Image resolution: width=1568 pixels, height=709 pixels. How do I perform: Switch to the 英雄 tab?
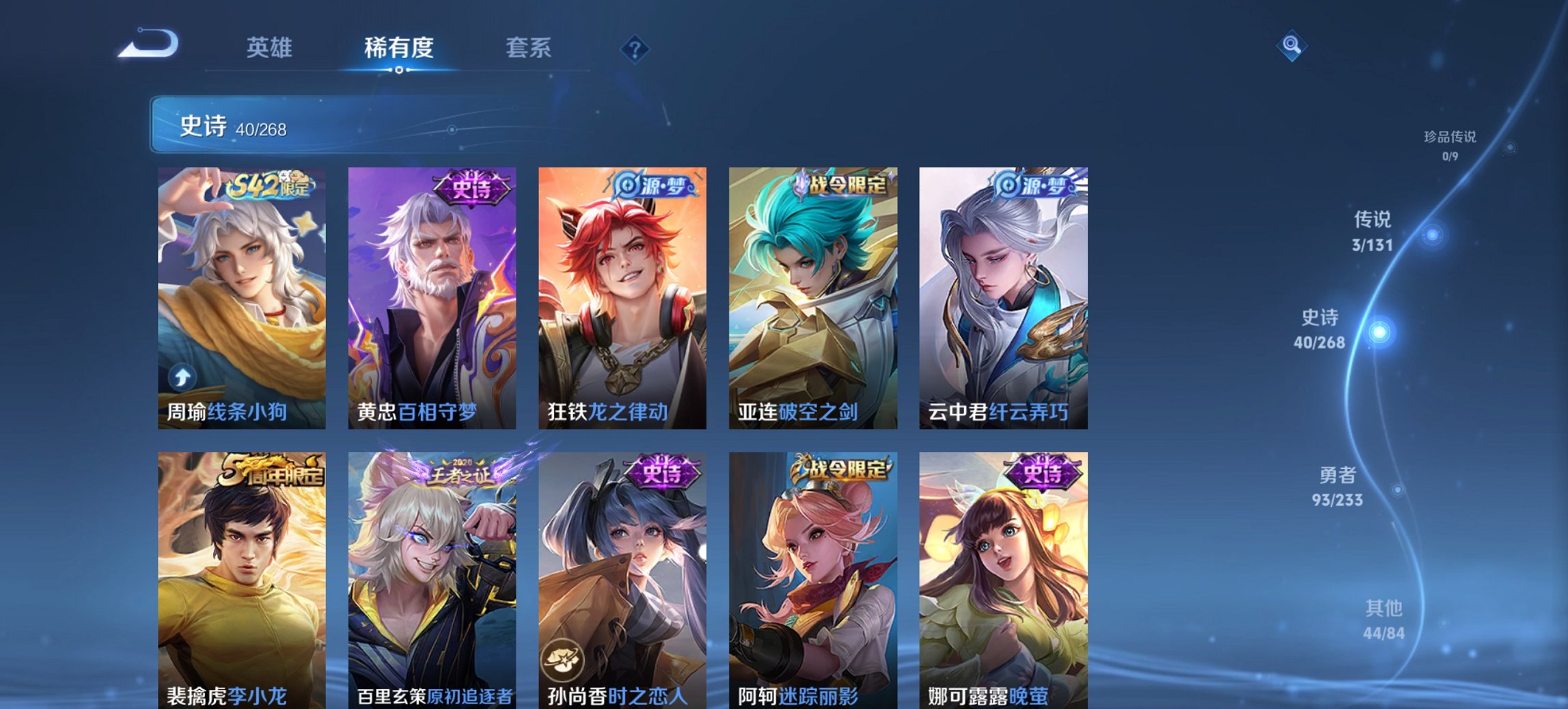(271, 48)
